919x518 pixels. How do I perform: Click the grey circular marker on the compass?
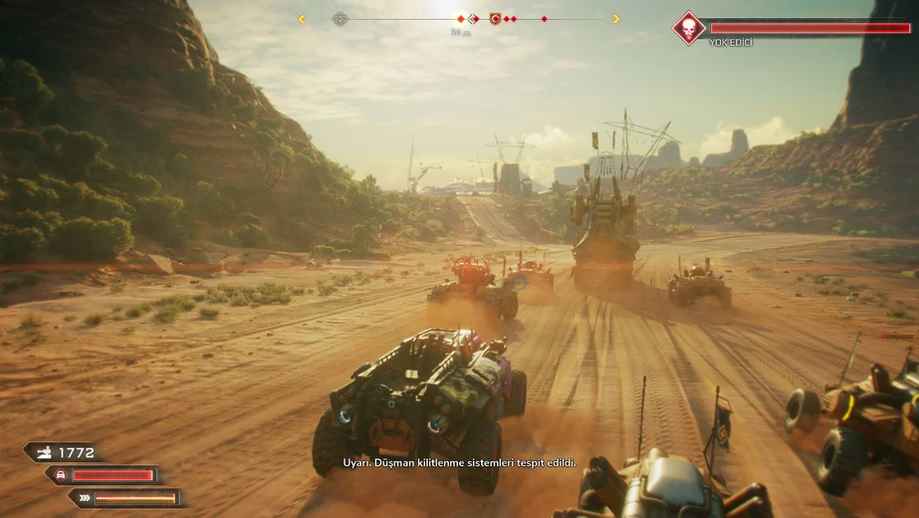pyautogui.click(x=340, y=18)
